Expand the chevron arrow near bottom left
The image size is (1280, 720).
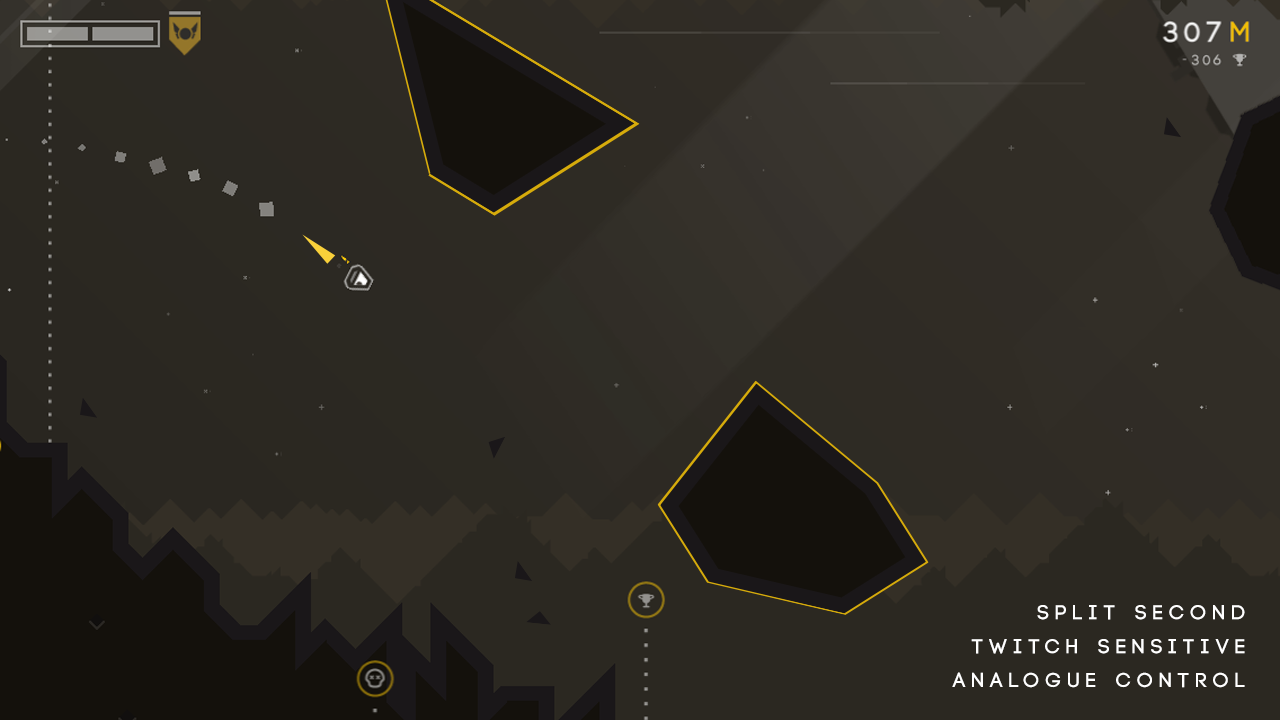pyautogui.click(x=96, y=624)
